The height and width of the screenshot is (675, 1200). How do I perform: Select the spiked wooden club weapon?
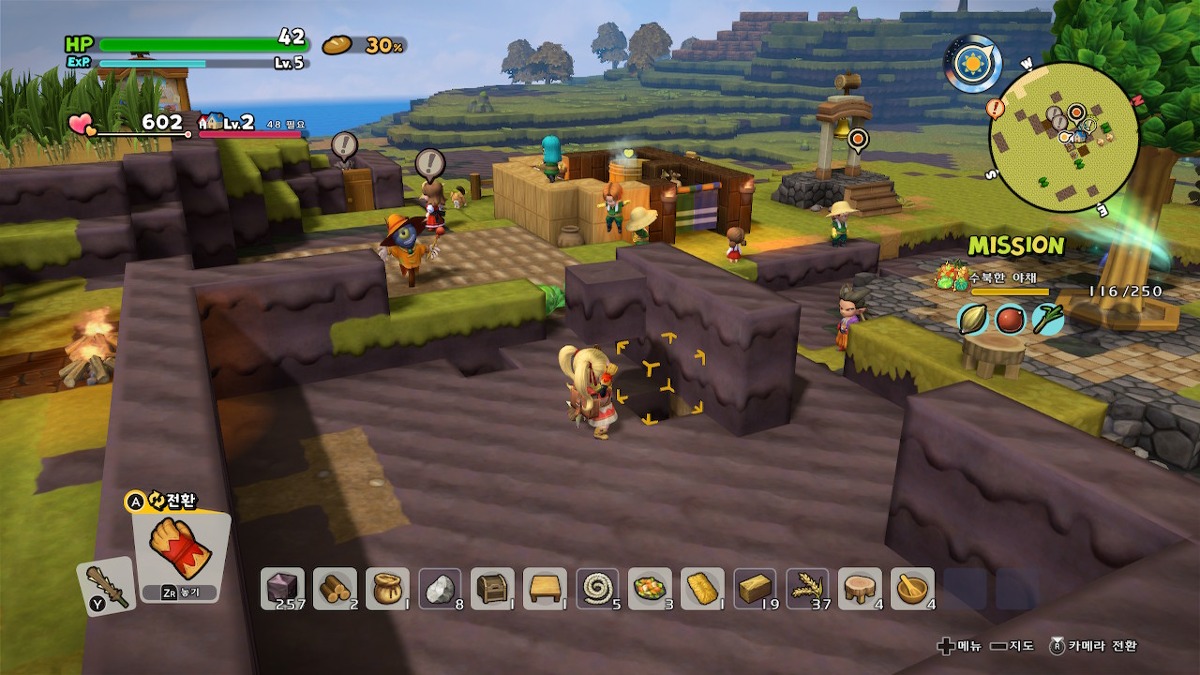pos(105,585)
